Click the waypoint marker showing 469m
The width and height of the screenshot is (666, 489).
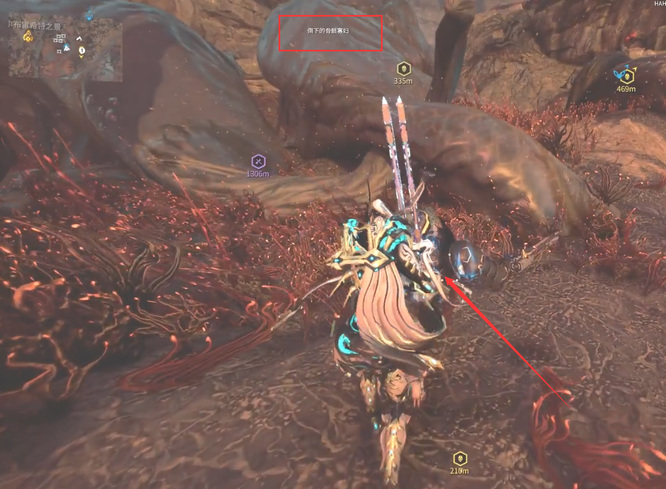(626, 75)
